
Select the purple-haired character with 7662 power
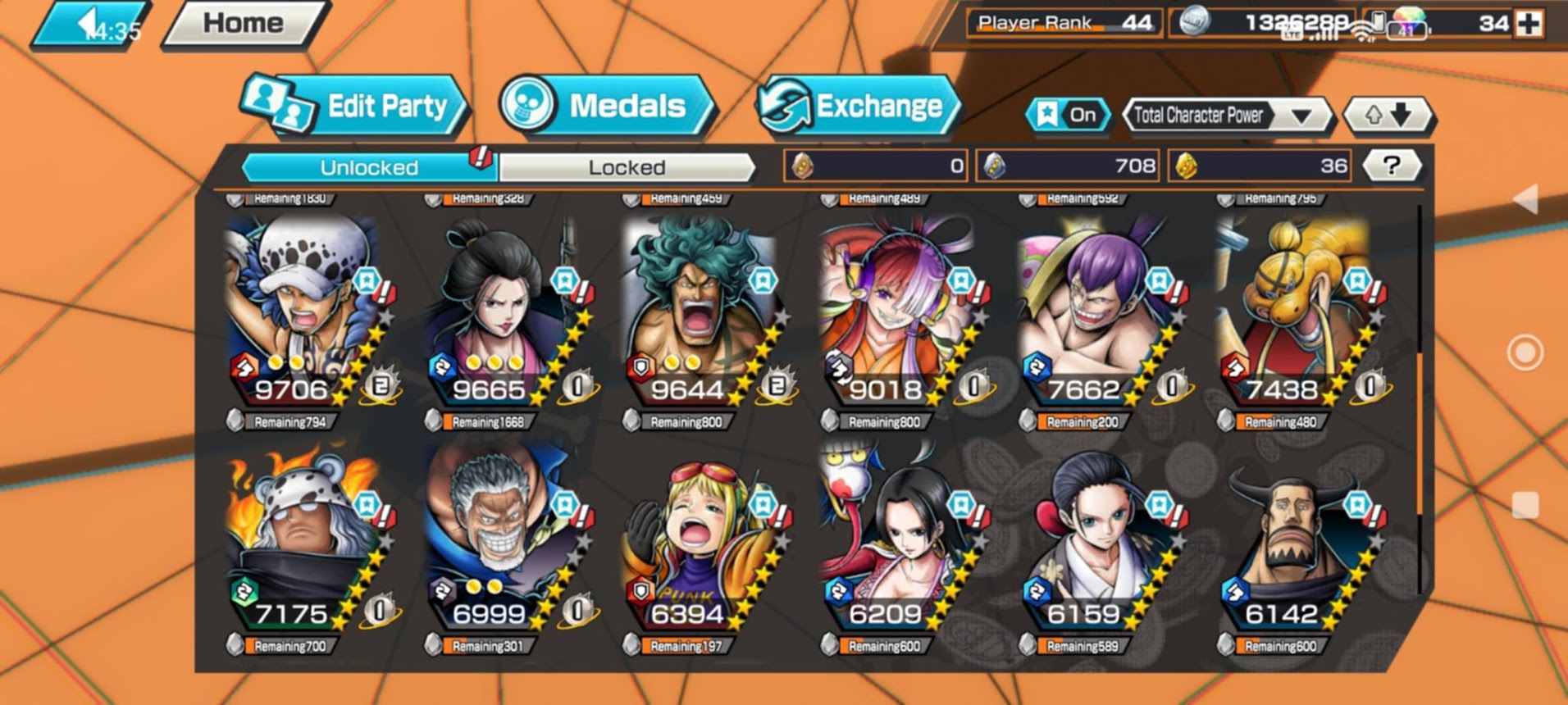[1096, 312]
